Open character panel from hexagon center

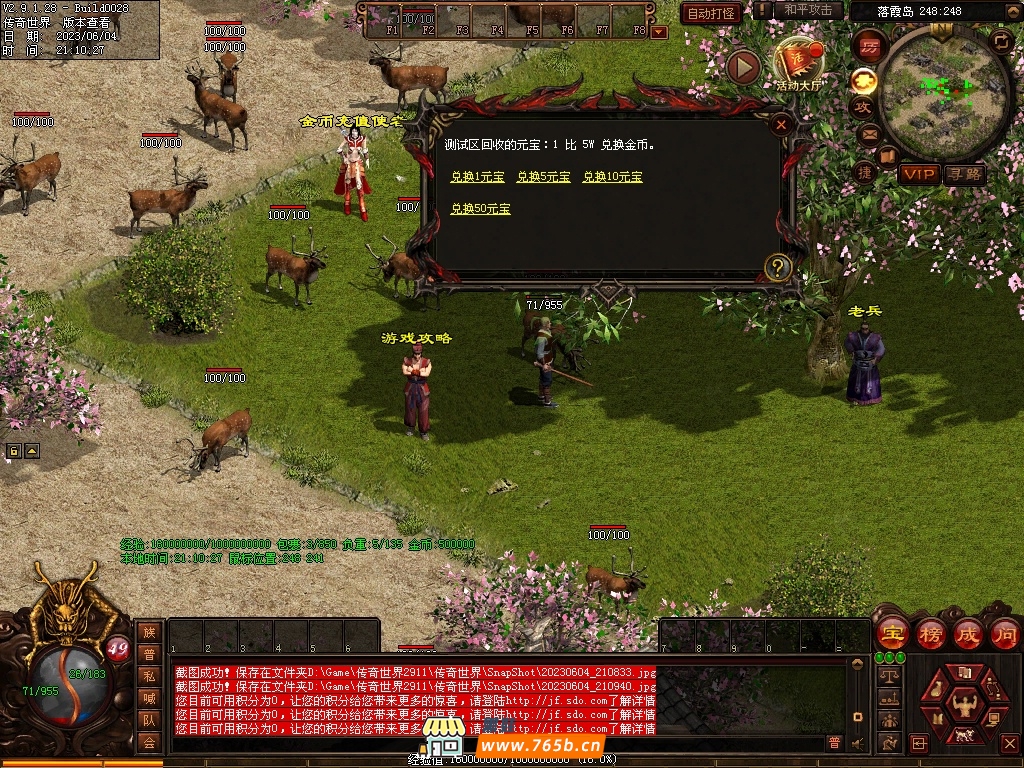tap(964, 701)
